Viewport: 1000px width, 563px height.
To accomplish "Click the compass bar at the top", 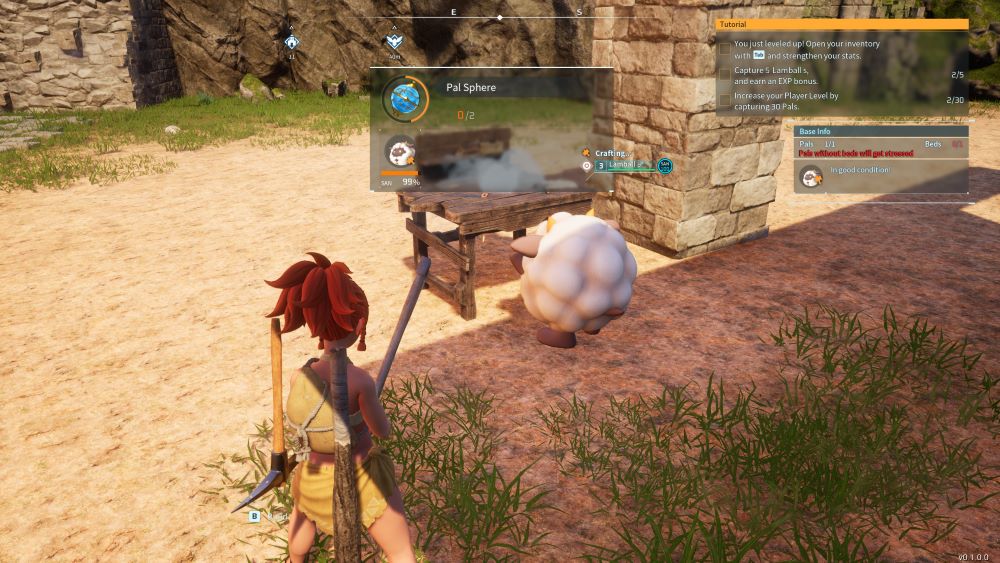I will click(x=500, y=15).
